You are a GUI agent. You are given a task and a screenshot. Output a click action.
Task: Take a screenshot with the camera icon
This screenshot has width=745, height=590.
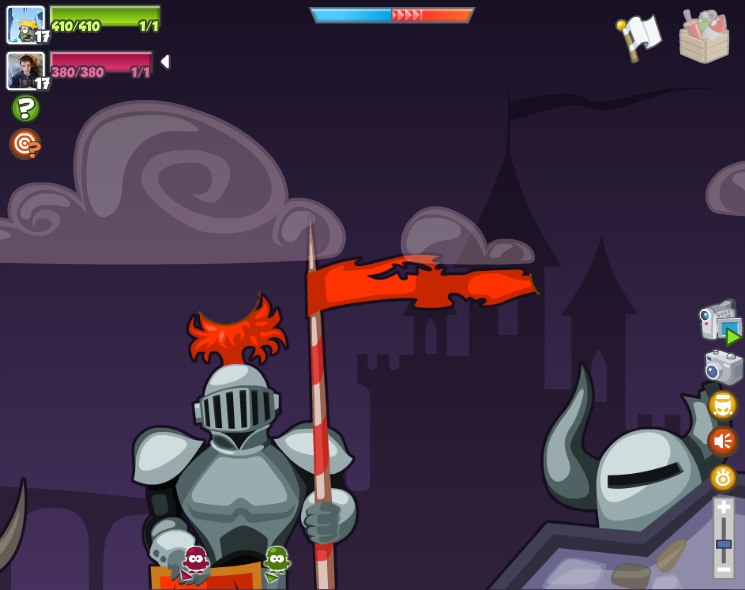(x=722, y=367)
